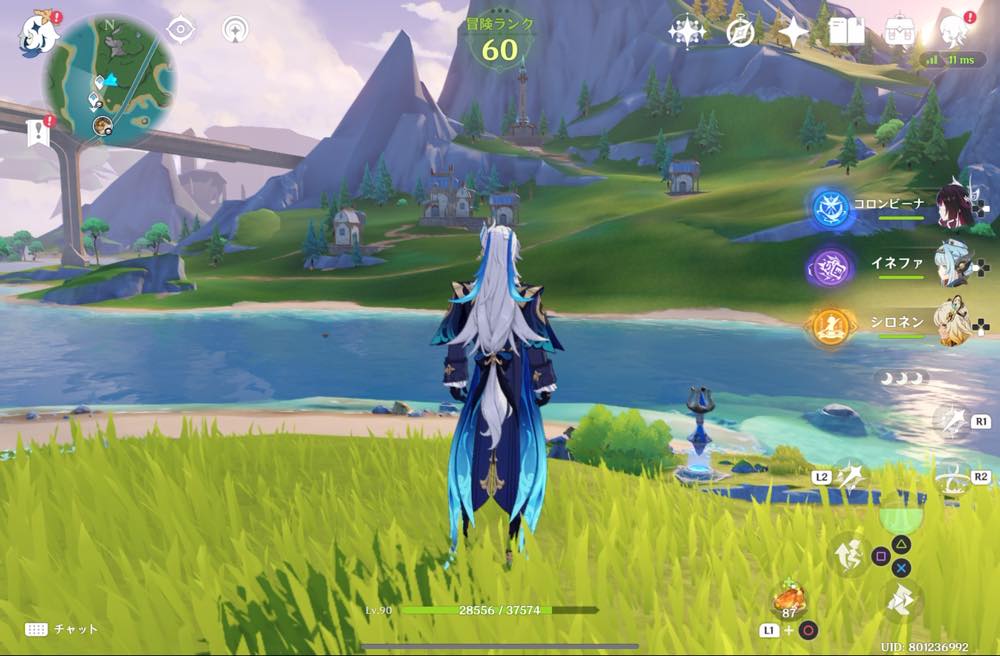1000x656 pixels.
Task: Open the character profile head icon
Action: pyautogui.click(x=953, y=31)
